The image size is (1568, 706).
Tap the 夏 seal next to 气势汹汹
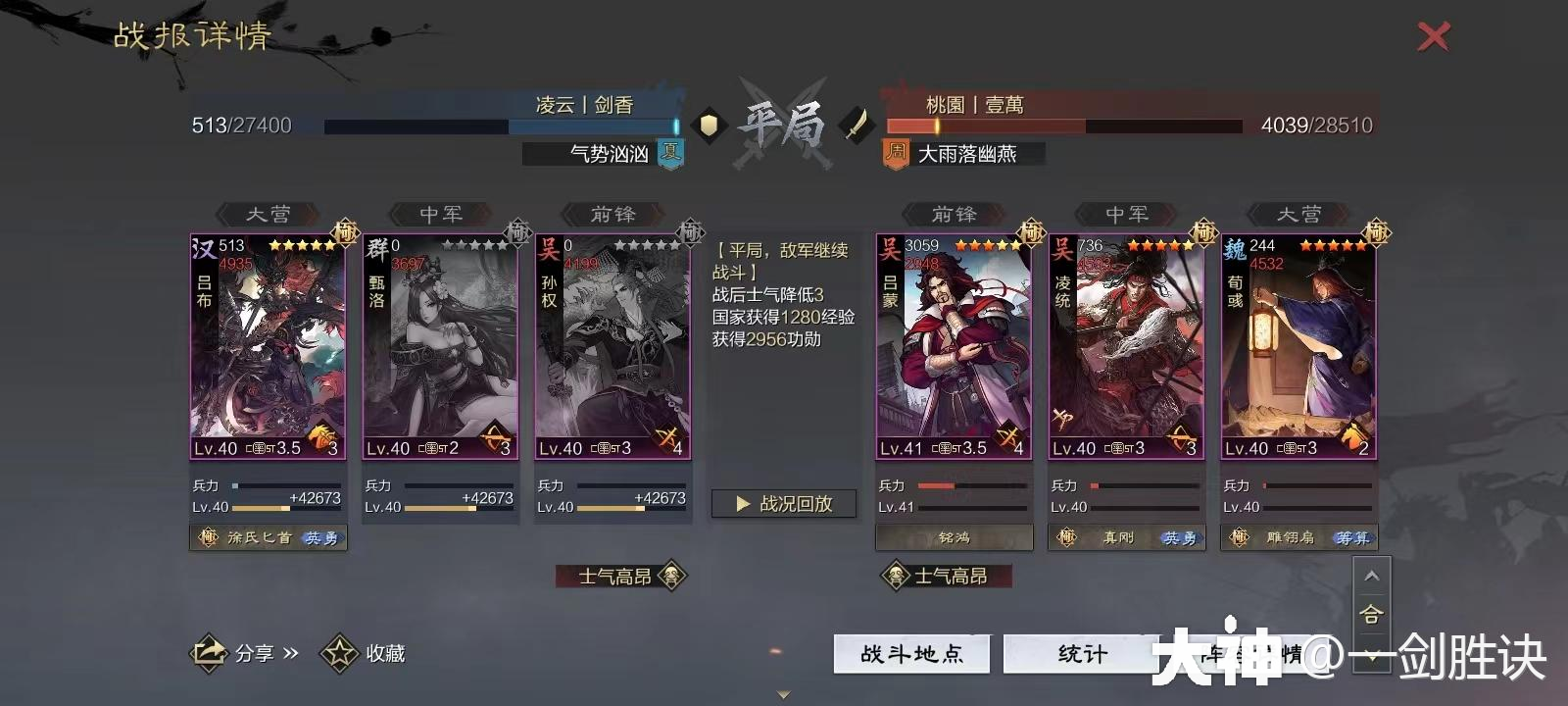click(x=672, y=153)
